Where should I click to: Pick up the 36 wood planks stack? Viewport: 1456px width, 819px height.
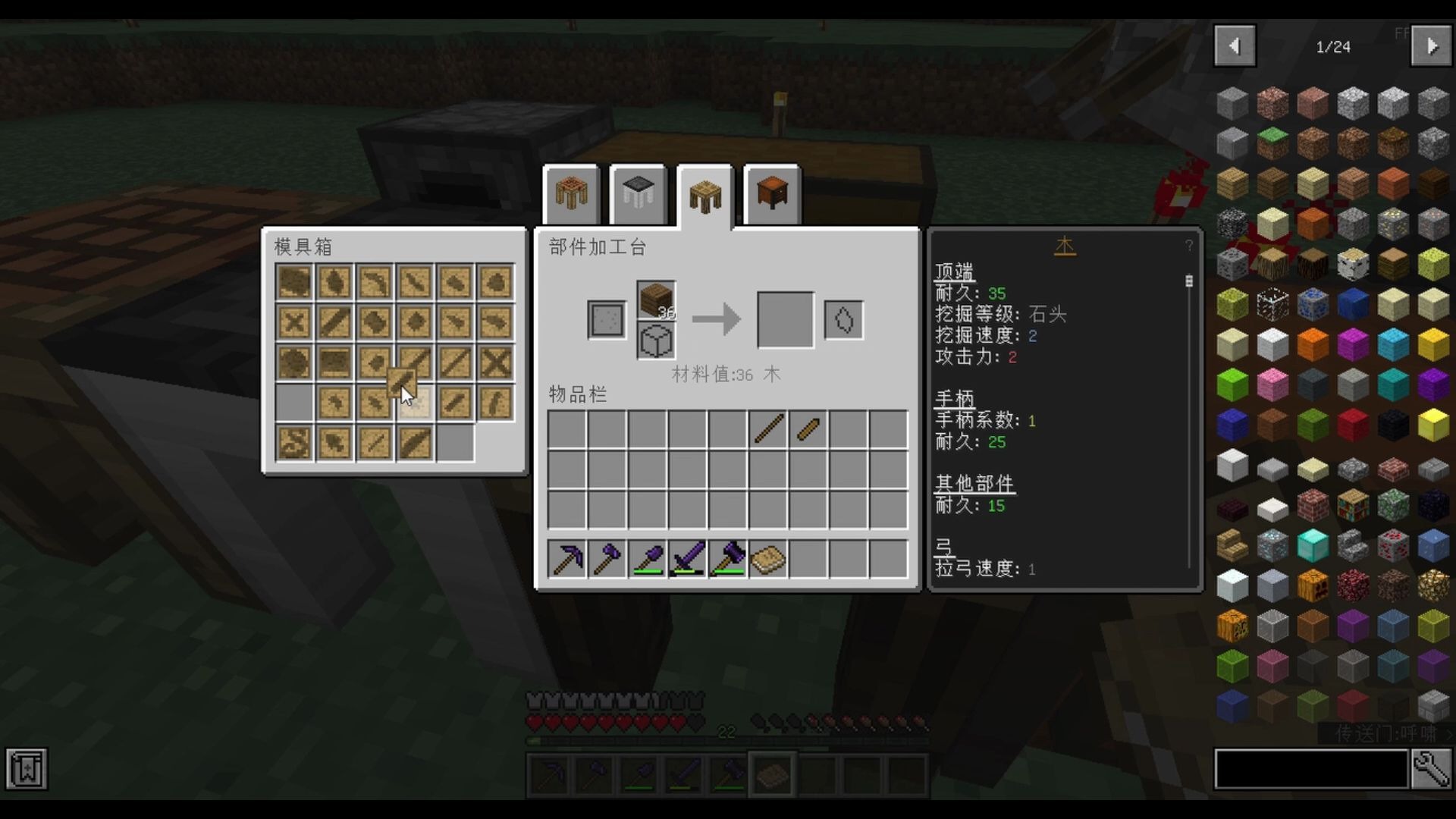point(656,300)
